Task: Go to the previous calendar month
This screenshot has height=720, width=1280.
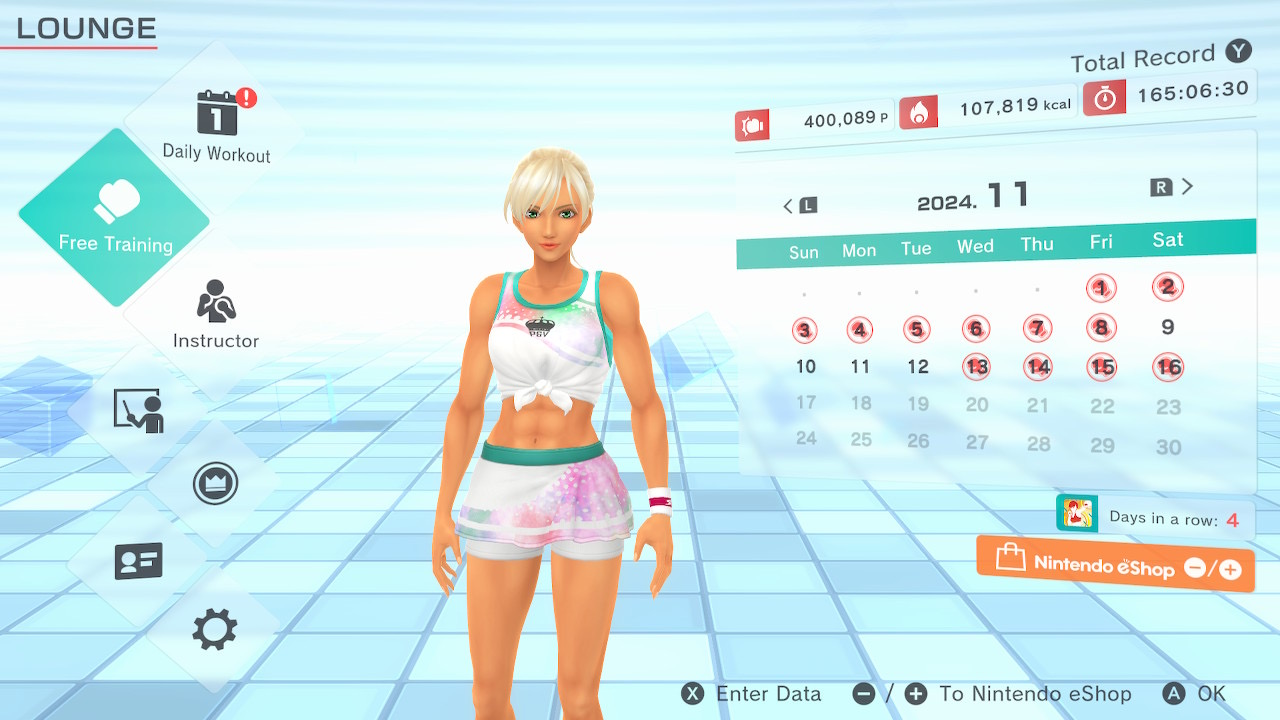Action: [x=799, y=205]
